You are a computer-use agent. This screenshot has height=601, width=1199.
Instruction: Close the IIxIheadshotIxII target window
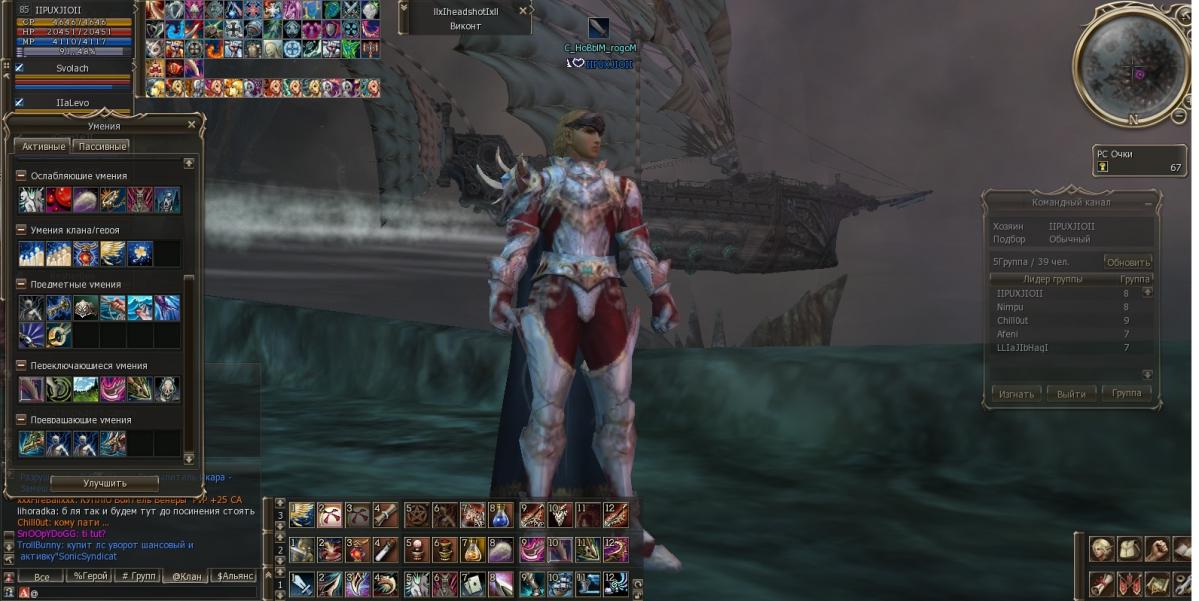point(523,11)
